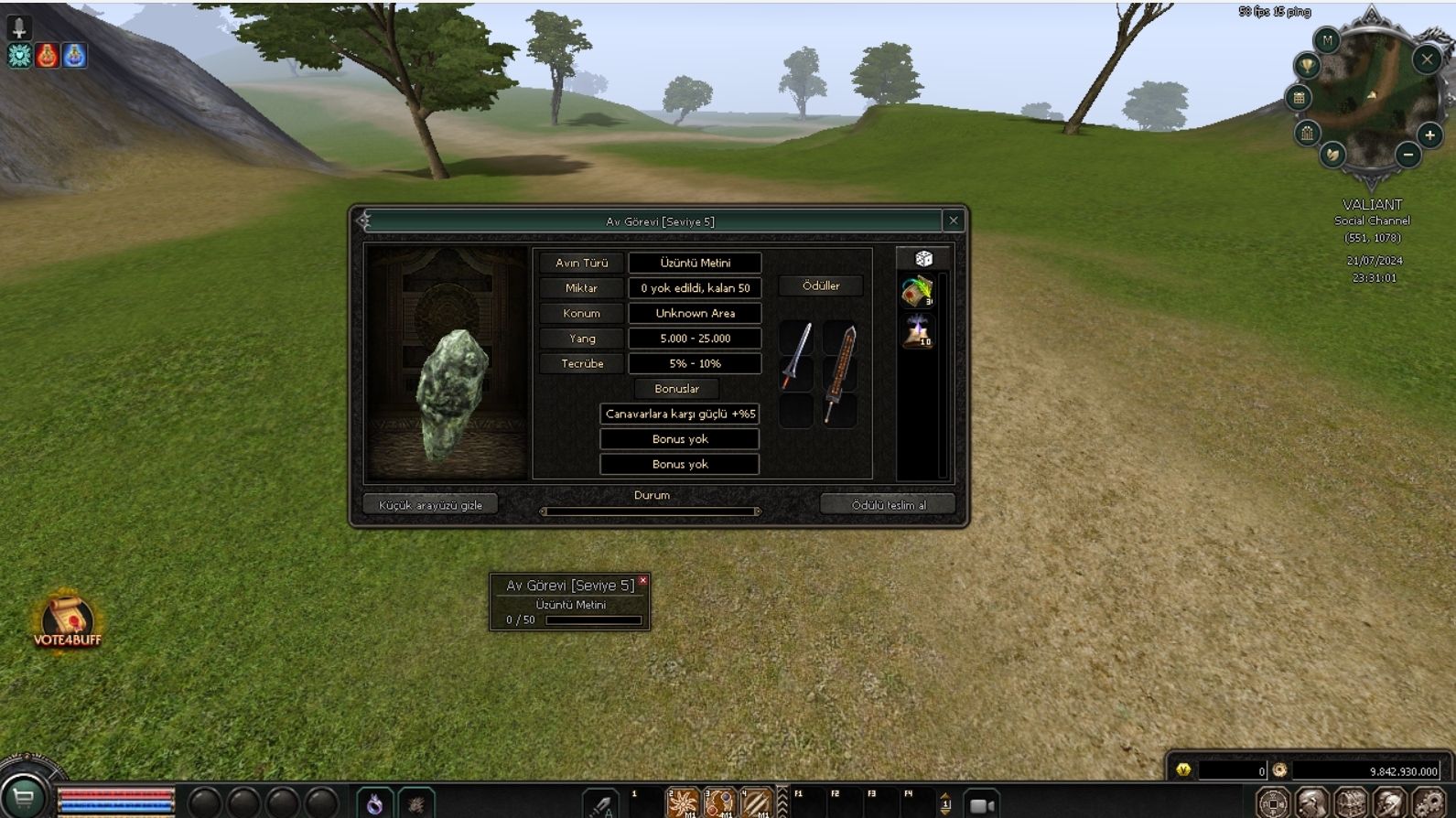1456x818 pixels.
Task: Open the large map with the M button
Action: tap(1327, 40)
